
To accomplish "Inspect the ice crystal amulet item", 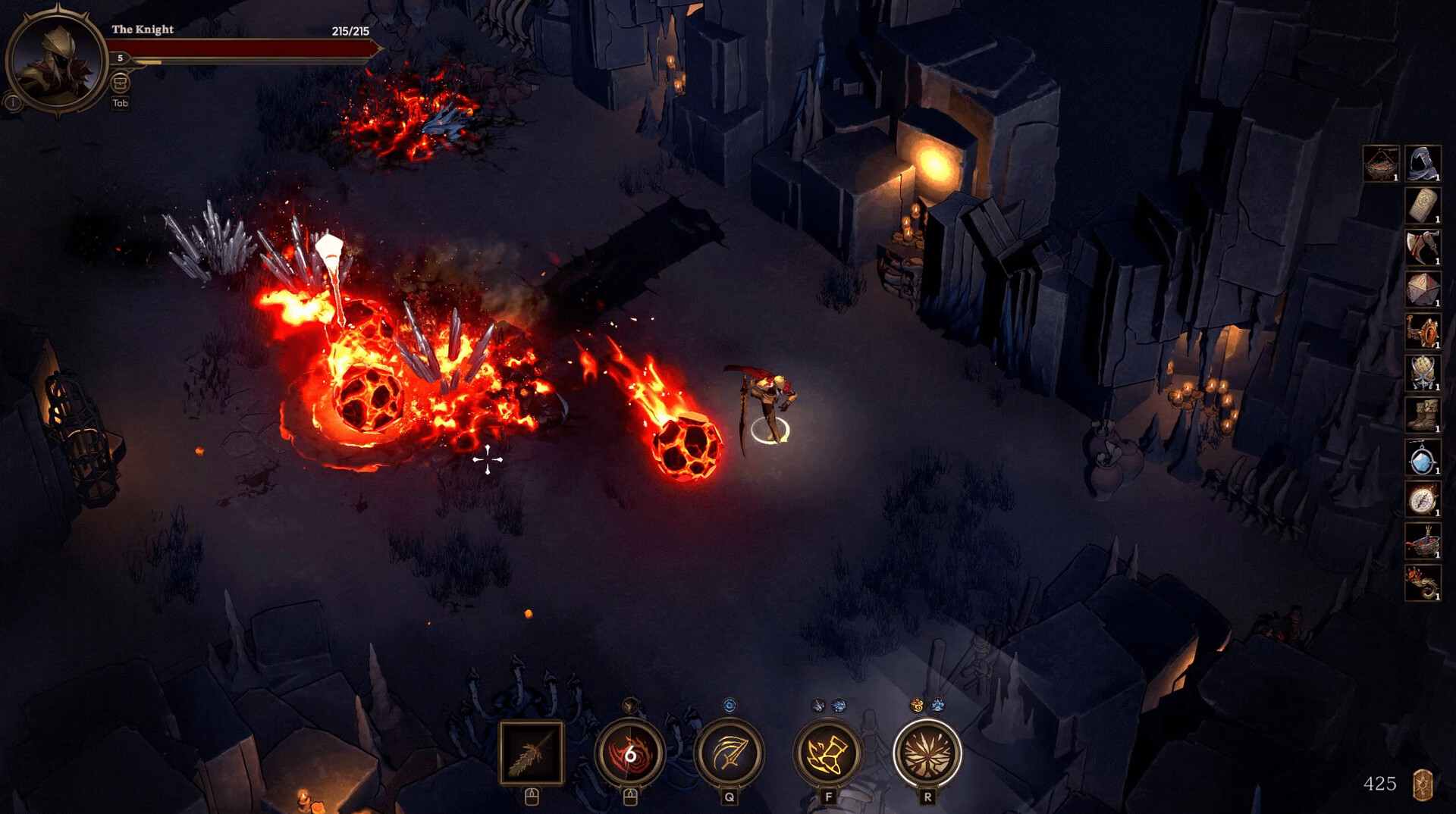I will click(1423, 458).
